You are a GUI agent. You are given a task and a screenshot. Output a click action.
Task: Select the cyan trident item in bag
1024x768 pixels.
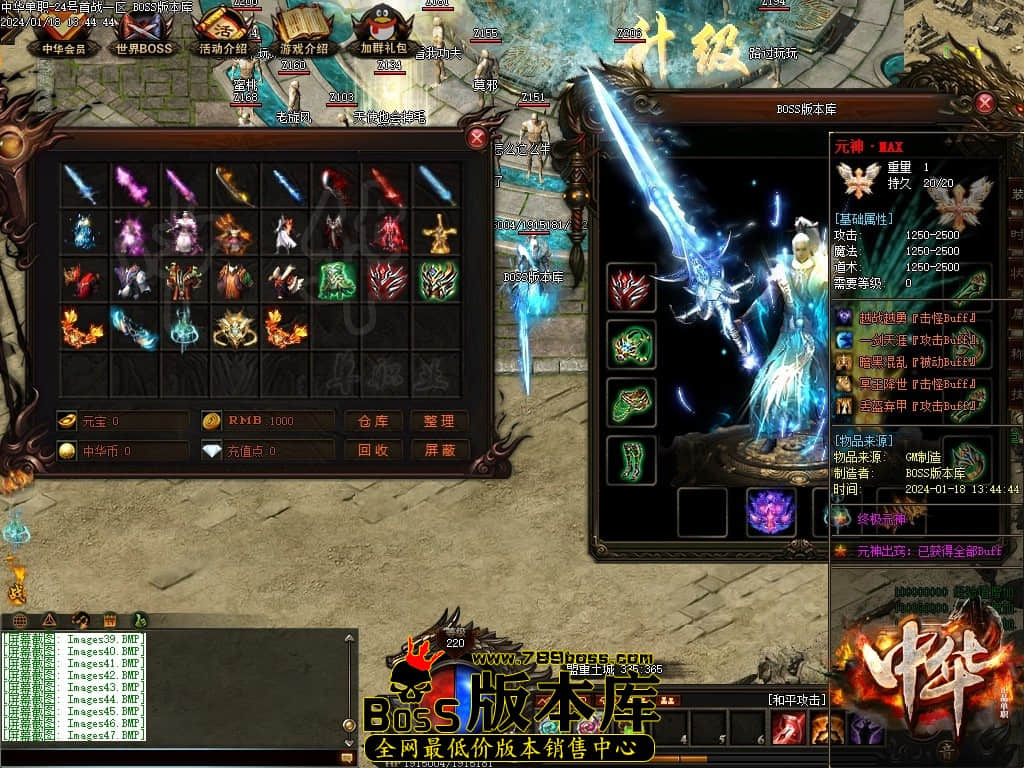[184, 329]
